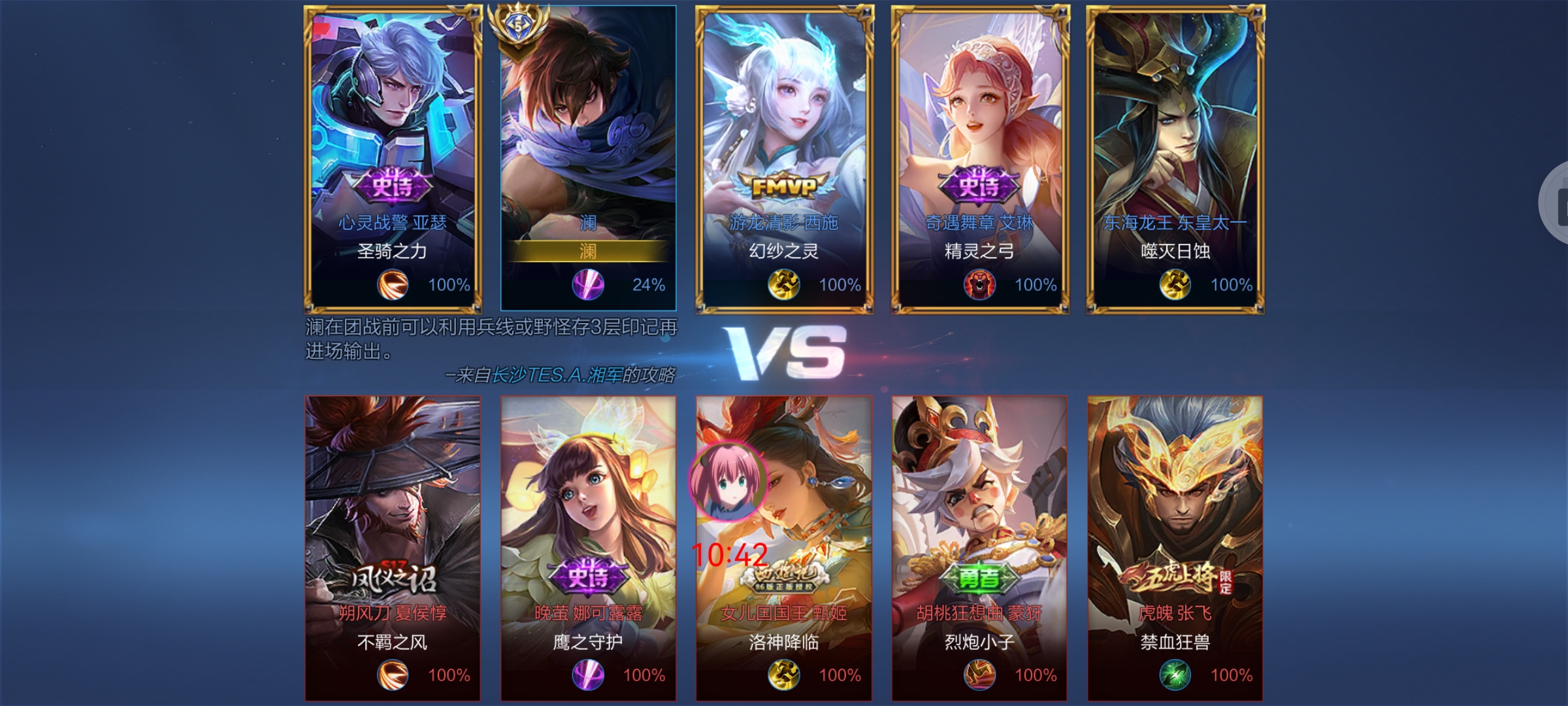Choose the 西施 FMVP card
This screenshot has height=706, width=1568.
(x=784, y=157)
